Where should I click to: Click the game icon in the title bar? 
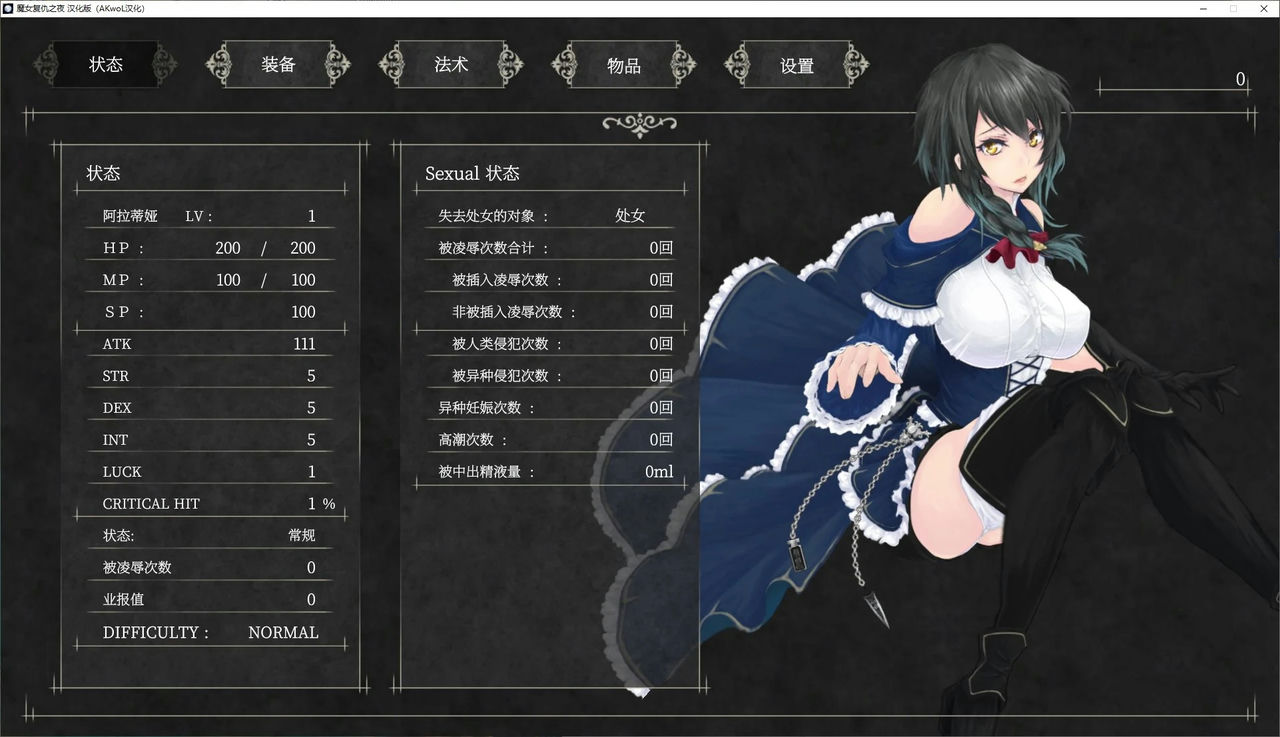tap(9, 7)
